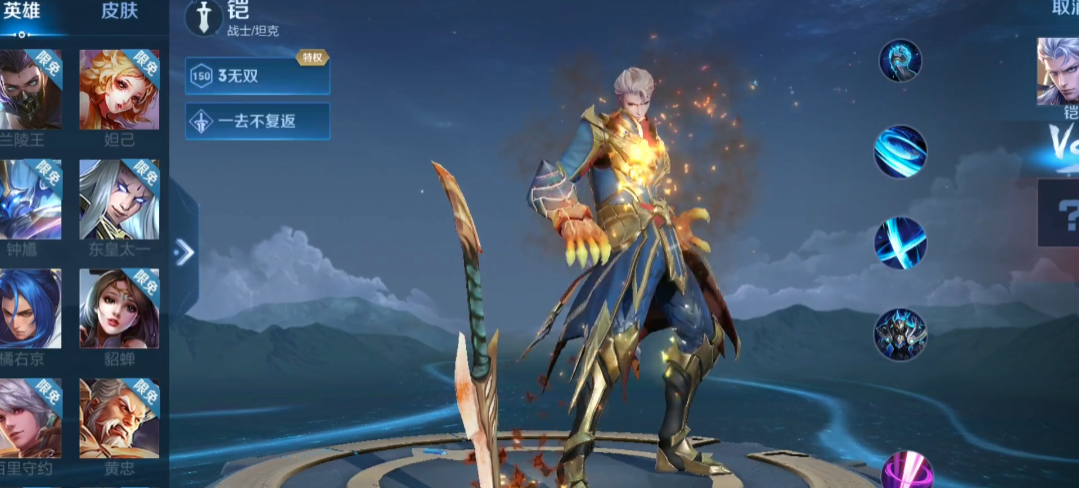This screenshot has height=488, width=1079.
Task: Click the 取消 cancel button
Action: (1063, 9)
